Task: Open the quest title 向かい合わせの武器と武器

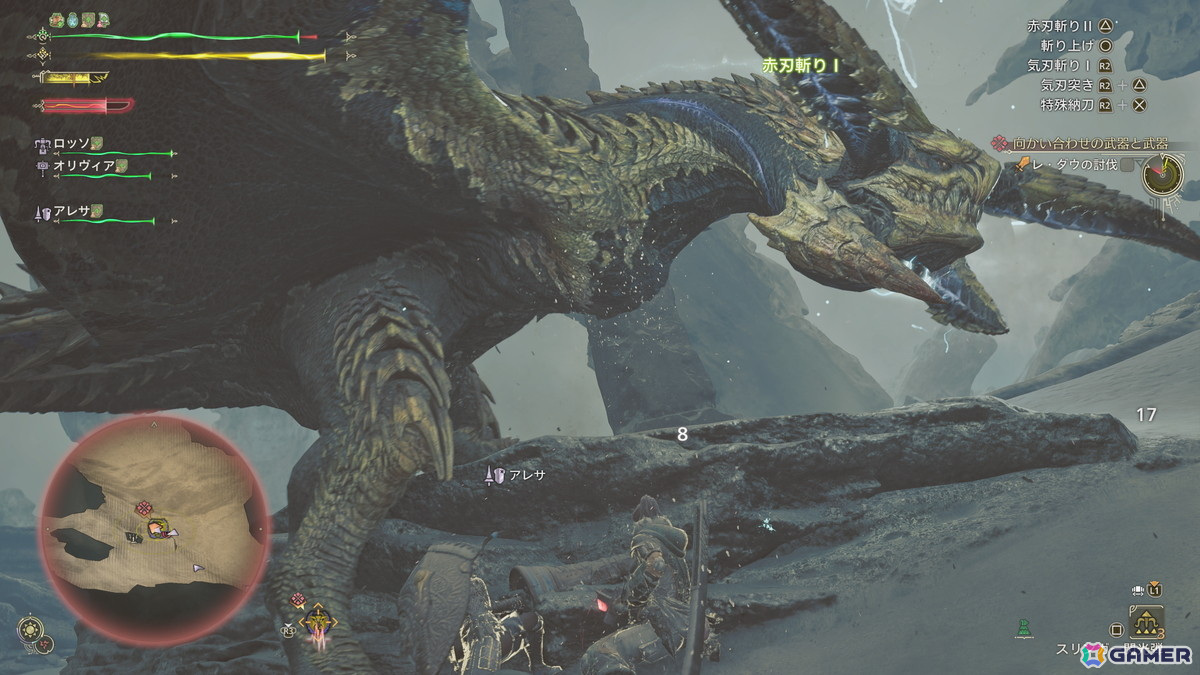Action: [x=1090, y=144]
